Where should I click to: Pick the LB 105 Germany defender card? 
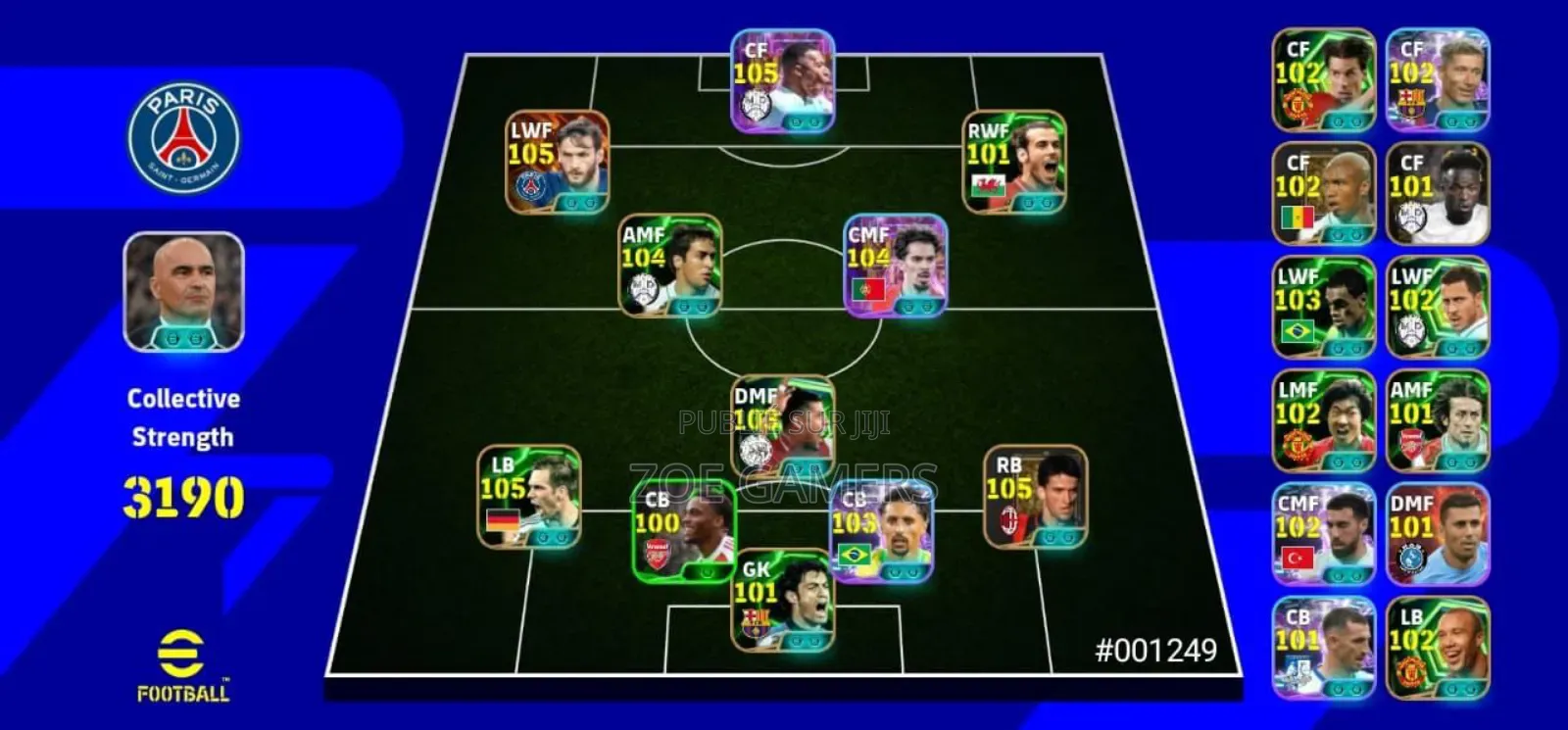point(528,497)
